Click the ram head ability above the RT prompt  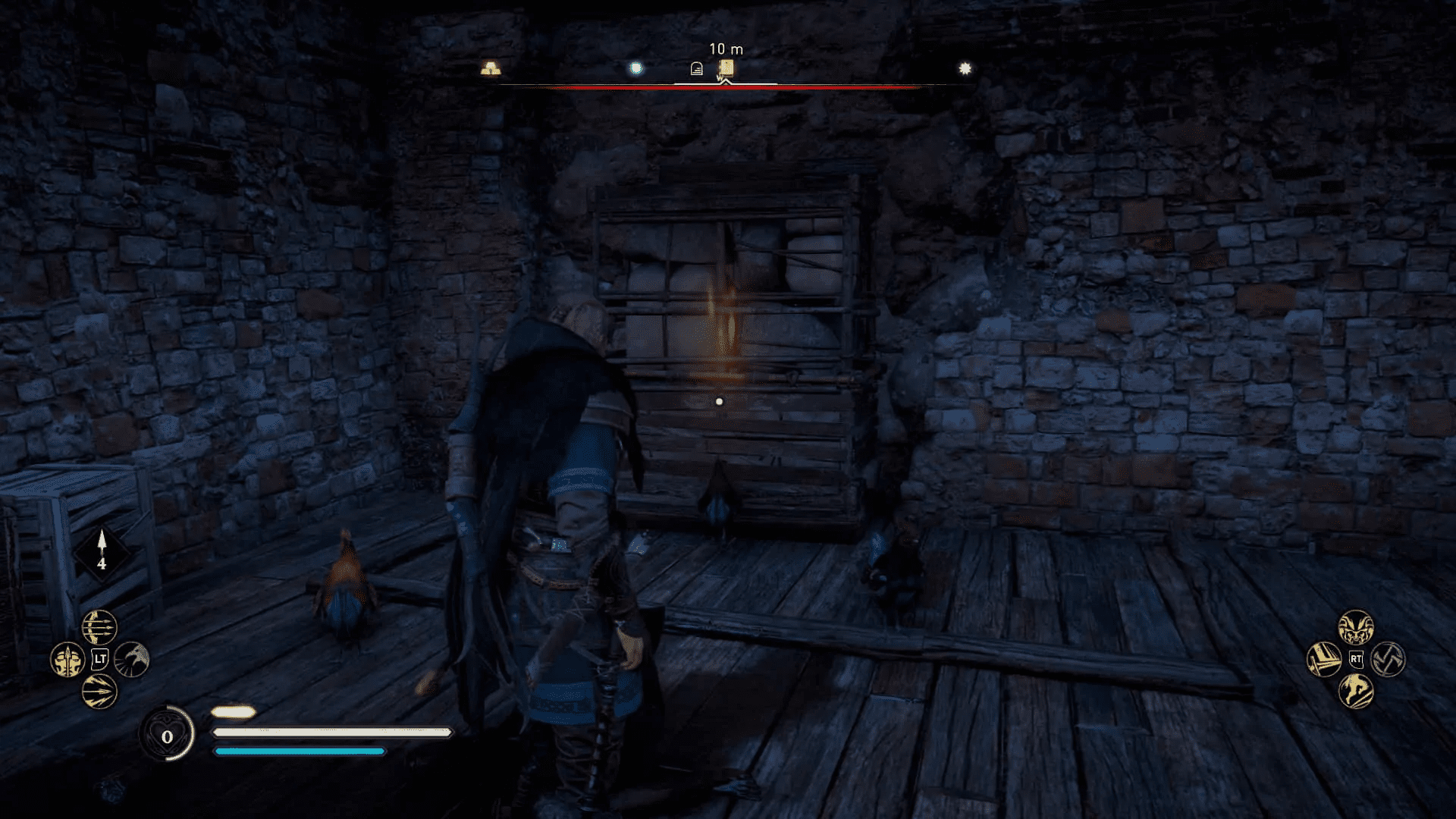[x=1356, y=628]
